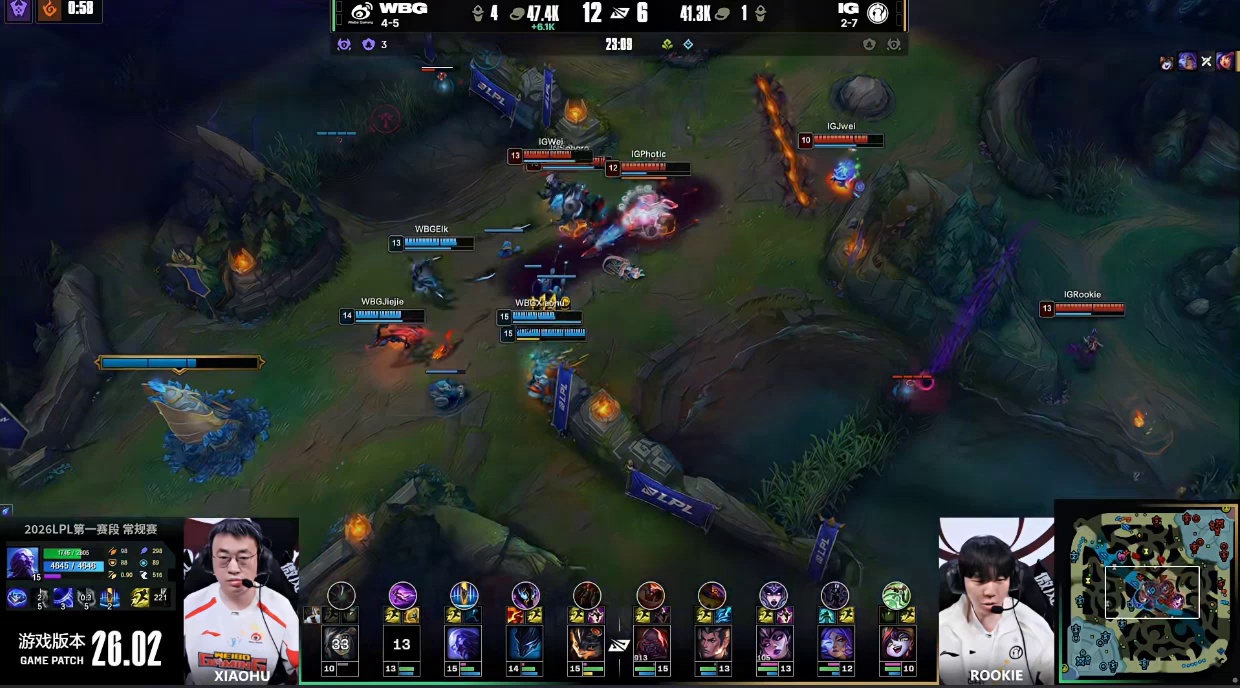Image resolution: width=1240 pixels, height=688 pixels.
Task: Click the minimap in the corner
Action: click(1148, 592)
